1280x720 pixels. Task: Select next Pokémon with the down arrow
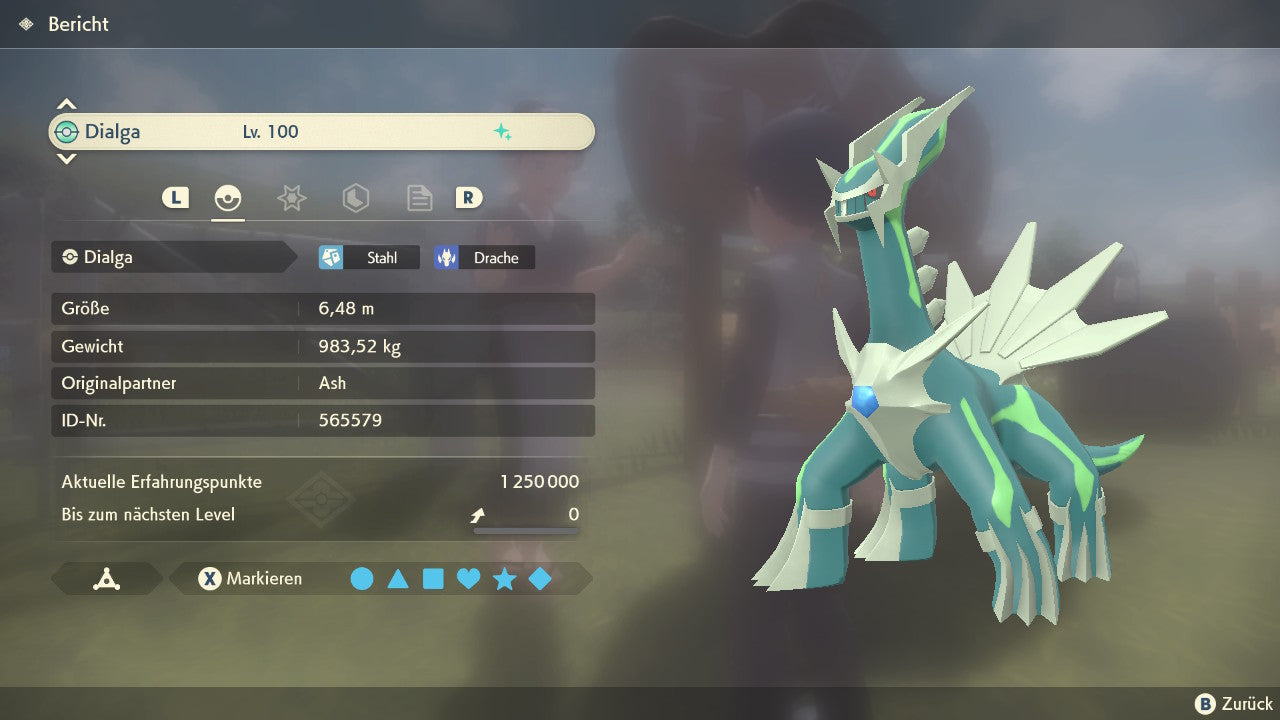click(x=66, y=159)
